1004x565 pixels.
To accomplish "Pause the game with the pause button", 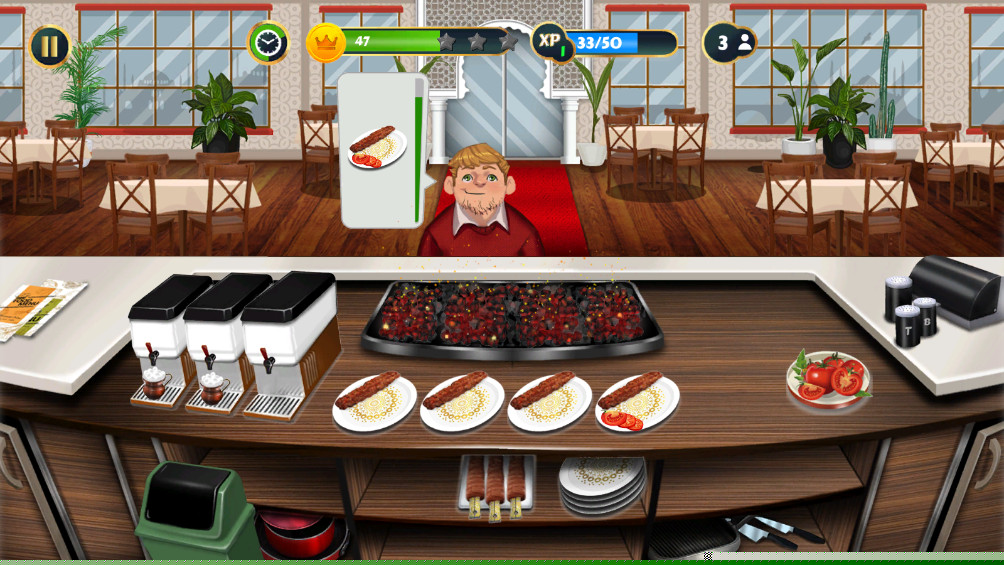I will point(49,46).
